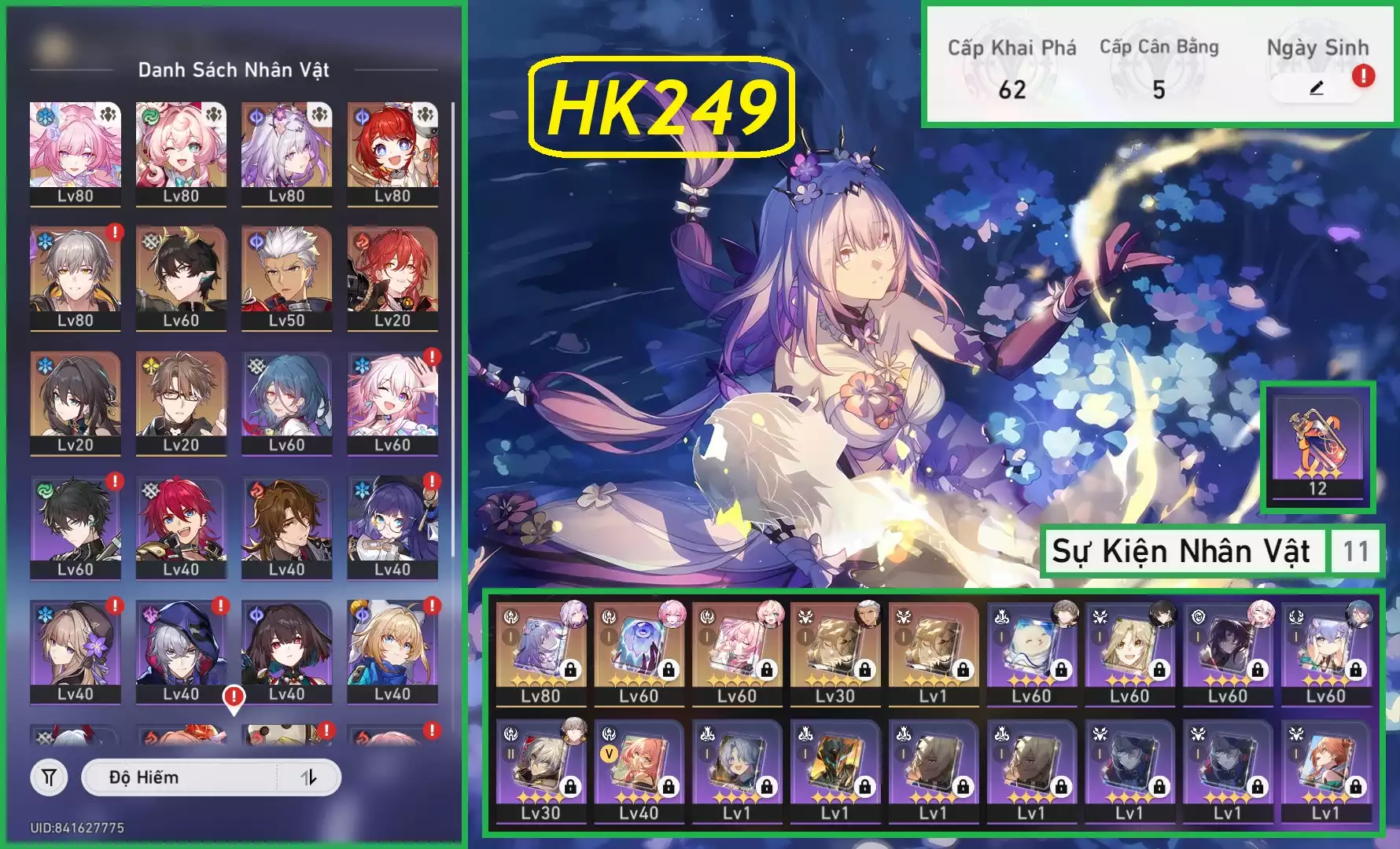The height and width of the screenshot is (849, 1400).
Task: Edit the Ngày Sinh birthday with pencil icon
Action: 1317,88
